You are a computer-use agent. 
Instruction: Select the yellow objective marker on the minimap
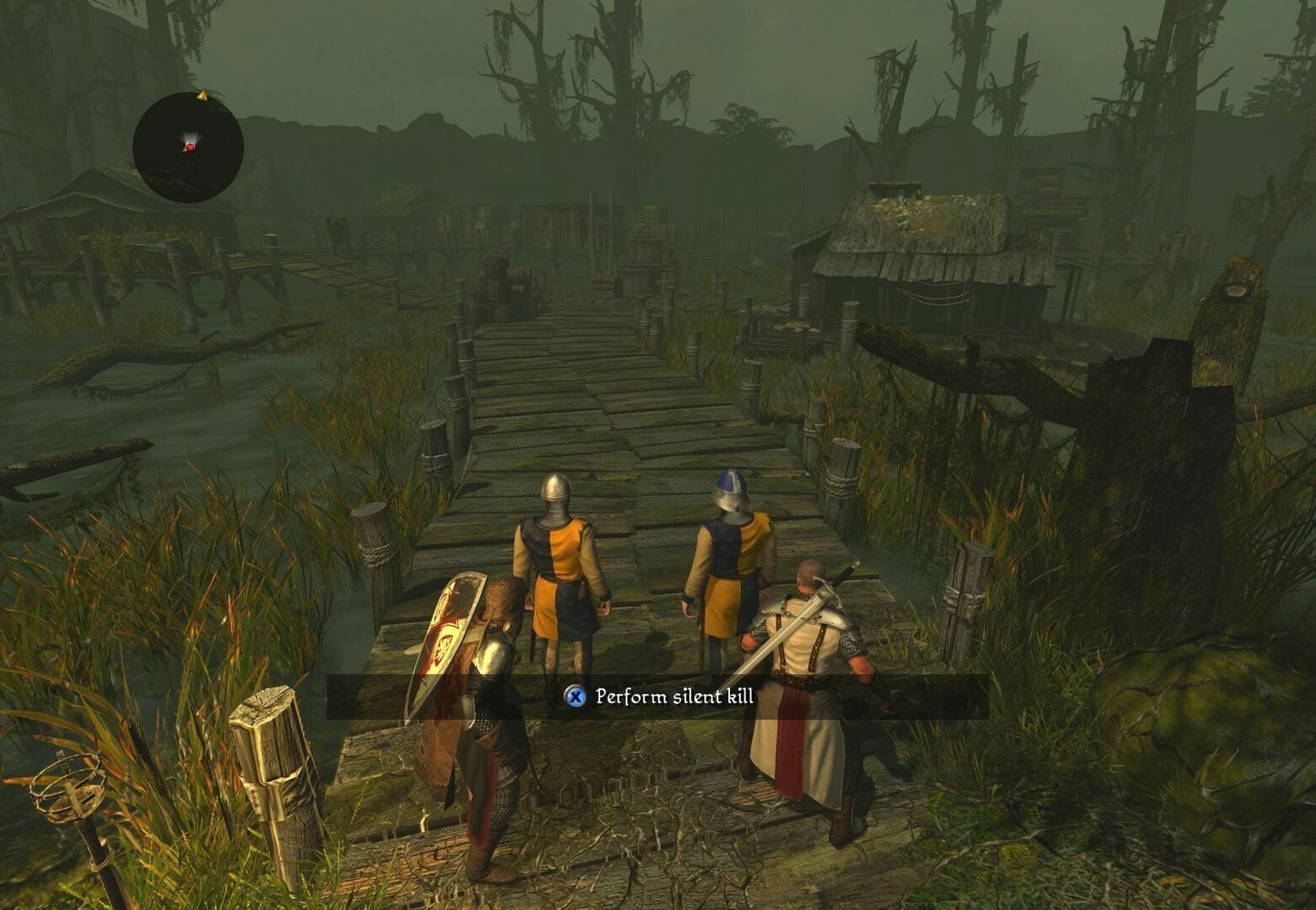(202, 94)
